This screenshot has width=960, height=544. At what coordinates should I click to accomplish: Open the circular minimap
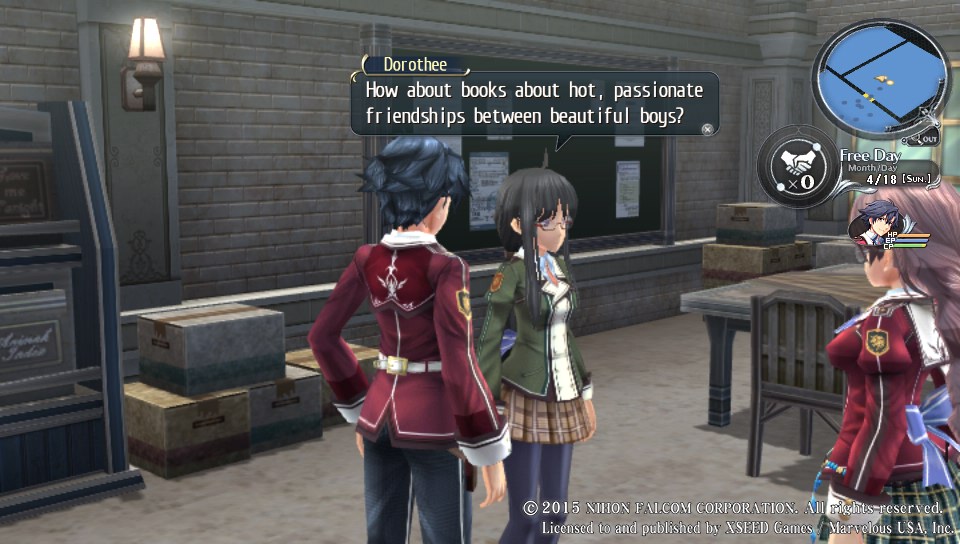click(x=879, y=76)
